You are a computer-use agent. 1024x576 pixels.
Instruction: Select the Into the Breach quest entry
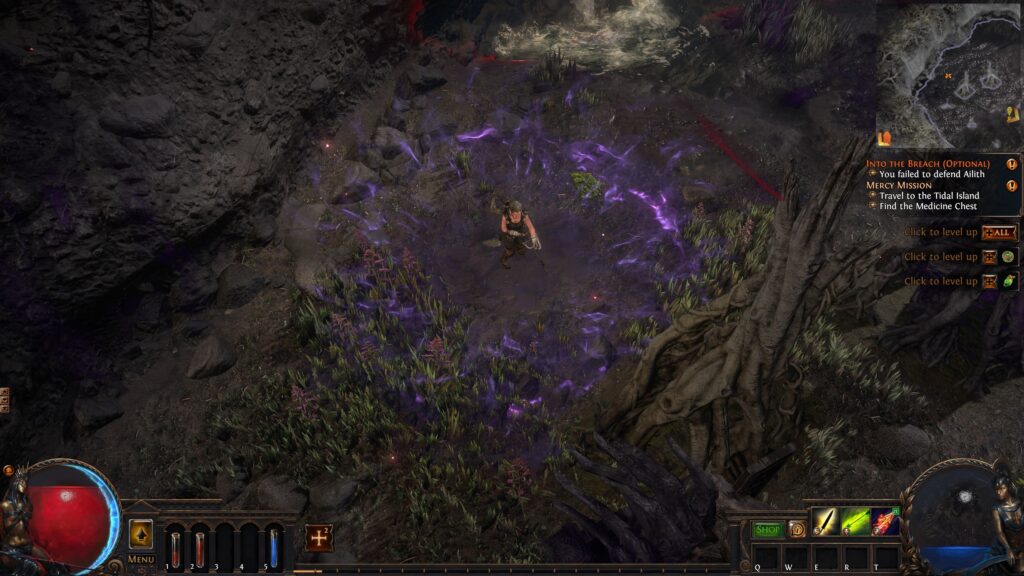point(927,163)
